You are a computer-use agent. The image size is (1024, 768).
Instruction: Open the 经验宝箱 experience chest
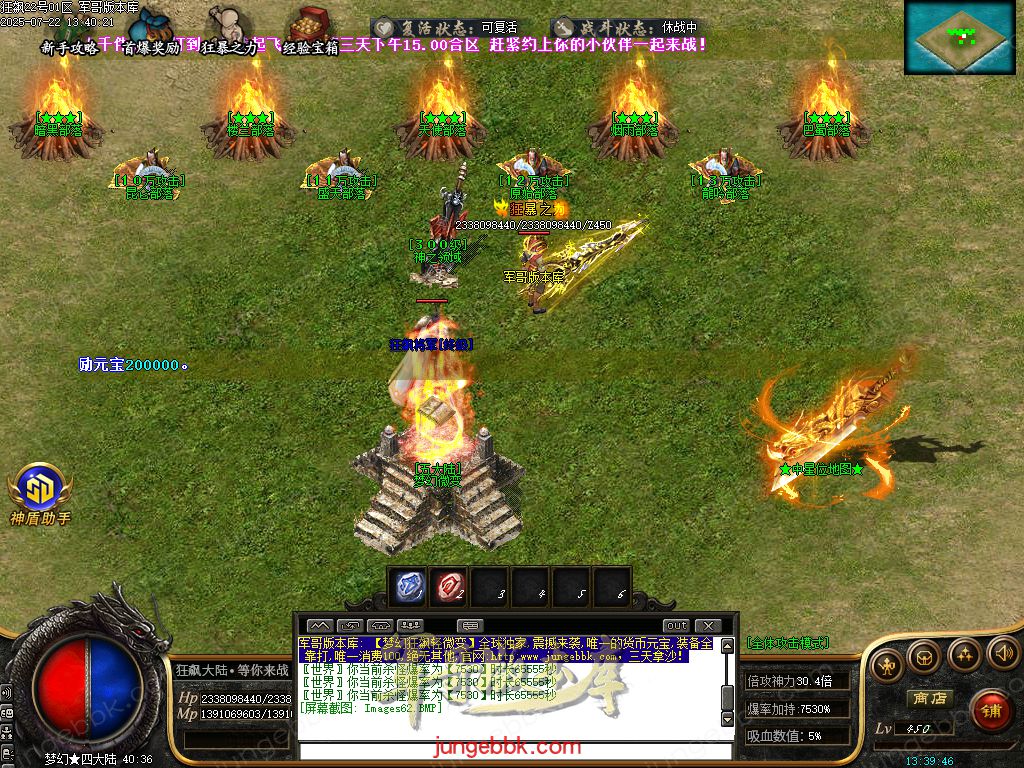[309, 32]
